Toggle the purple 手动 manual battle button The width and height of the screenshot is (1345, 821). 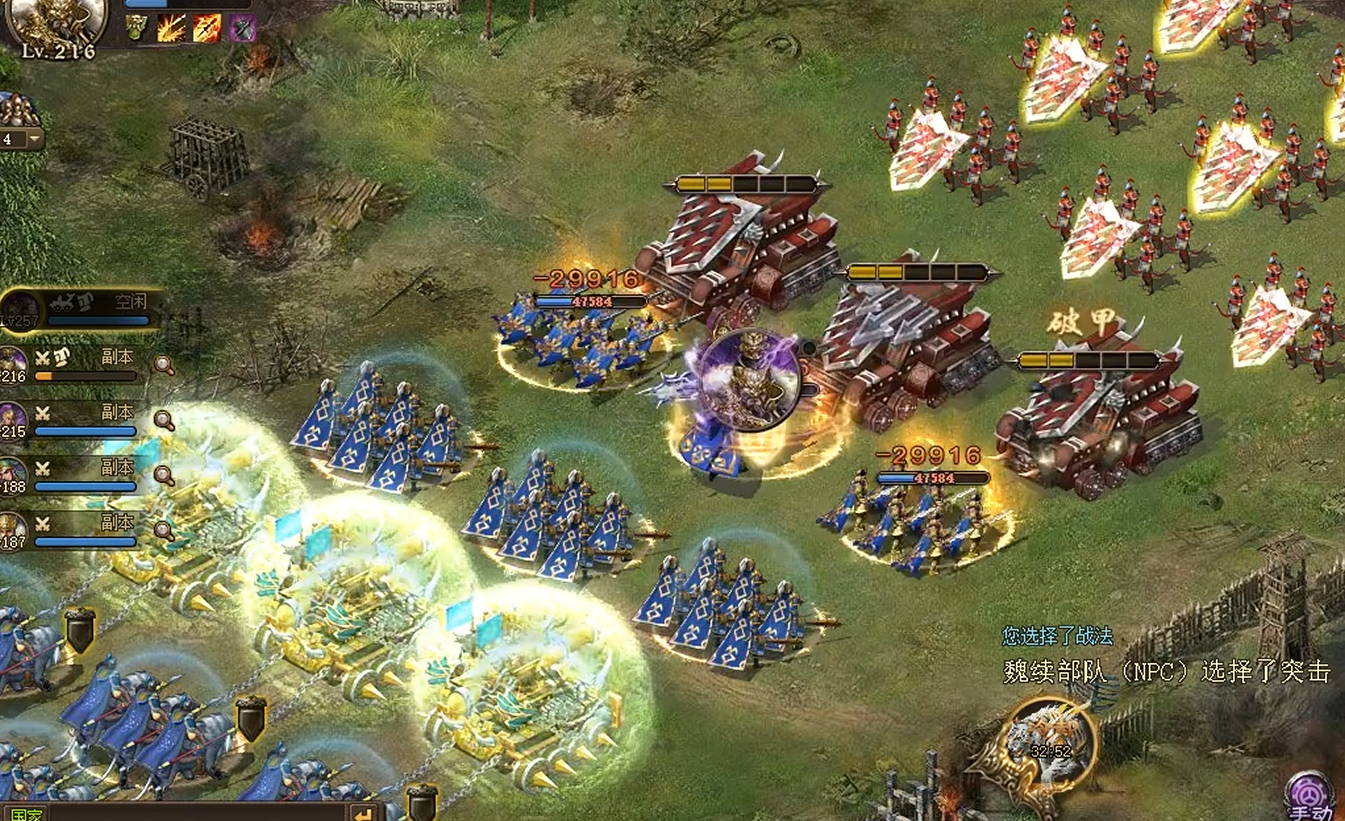click(x=1310, y=797)
